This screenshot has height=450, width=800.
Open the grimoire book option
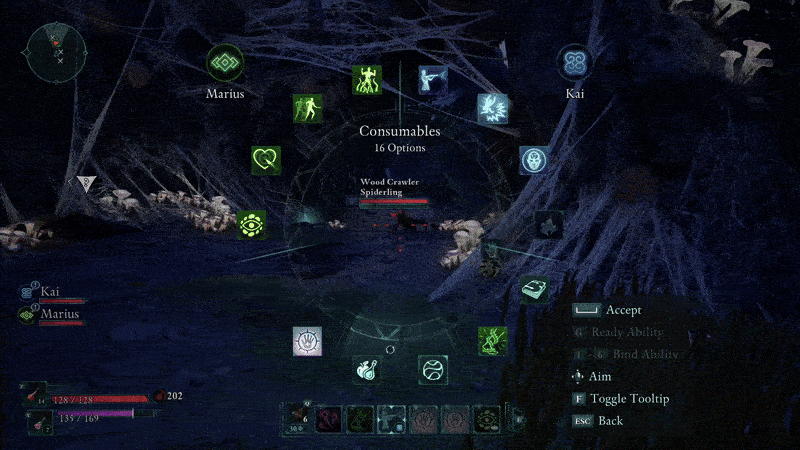535,289
